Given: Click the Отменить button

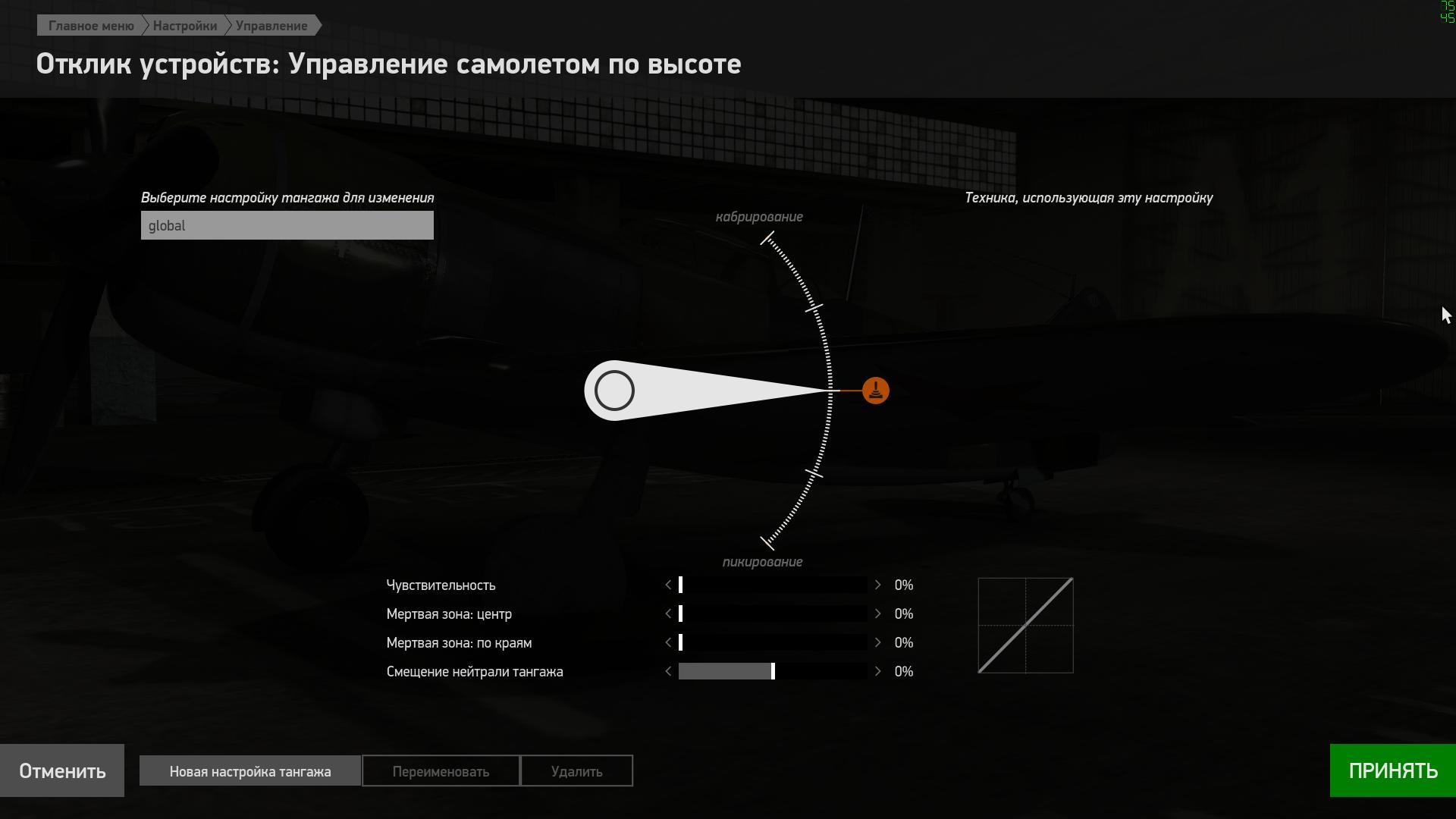Looking at the screenshot, I should 62,770.
